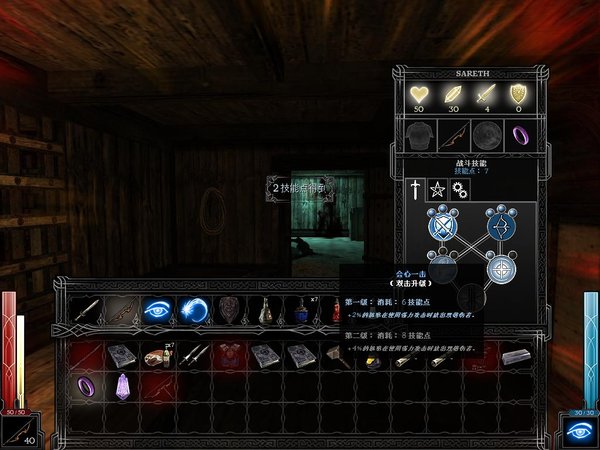Screen dimensions: 600x450
Task: Select the purple ring in inventory
Action: point(84,385)
